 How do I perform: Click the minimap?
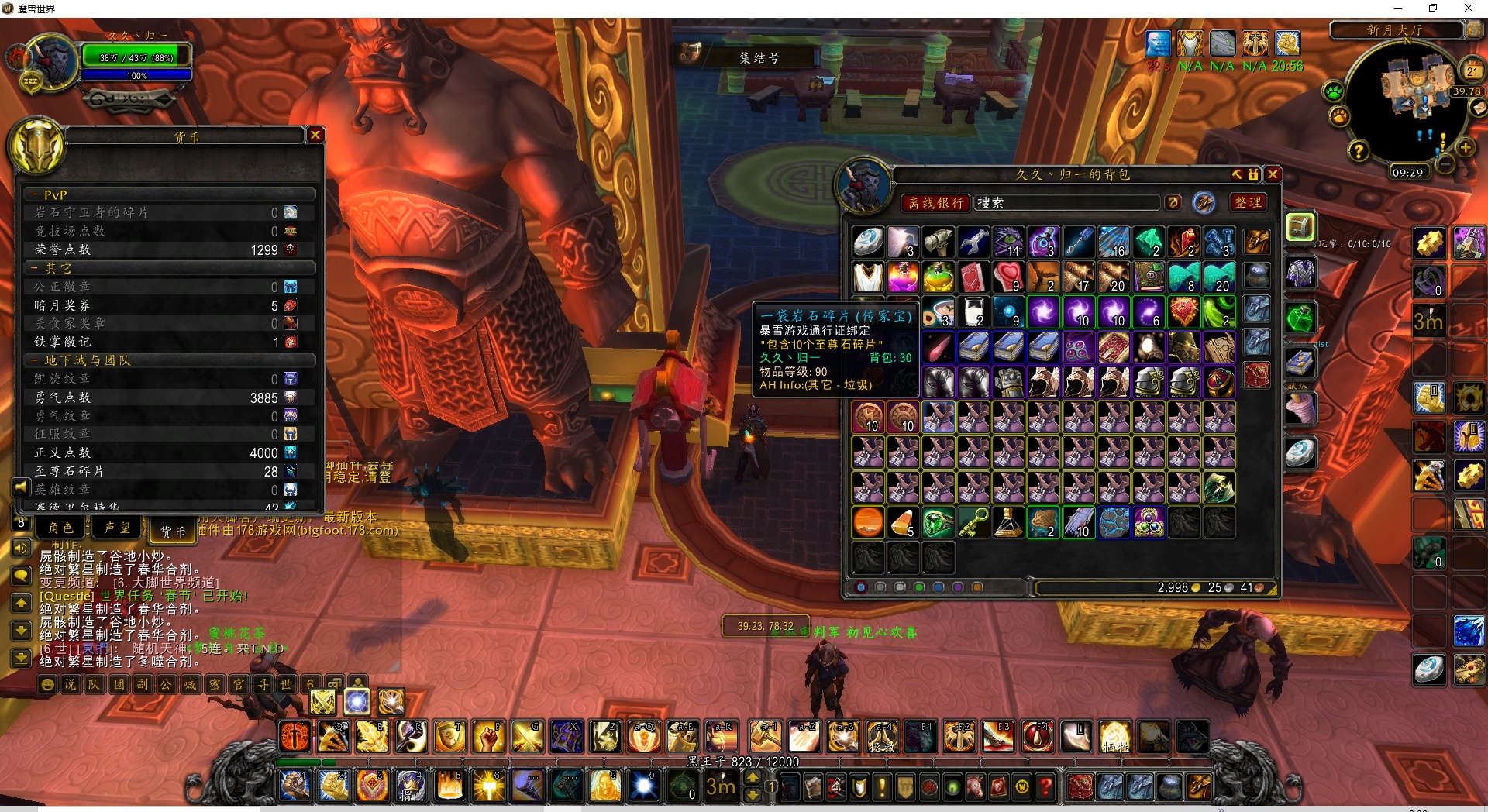tap(1406, 101)
